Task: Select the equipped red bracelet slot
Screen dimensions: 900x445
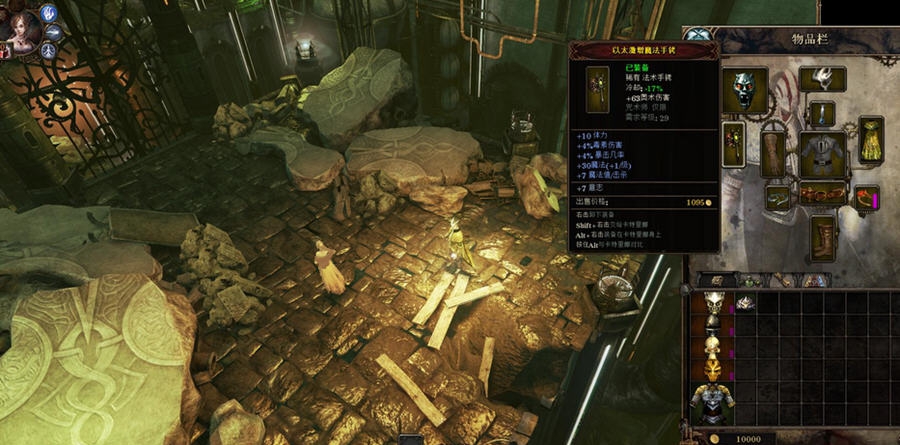Action: pyautogui.click(x=866, y=198)
